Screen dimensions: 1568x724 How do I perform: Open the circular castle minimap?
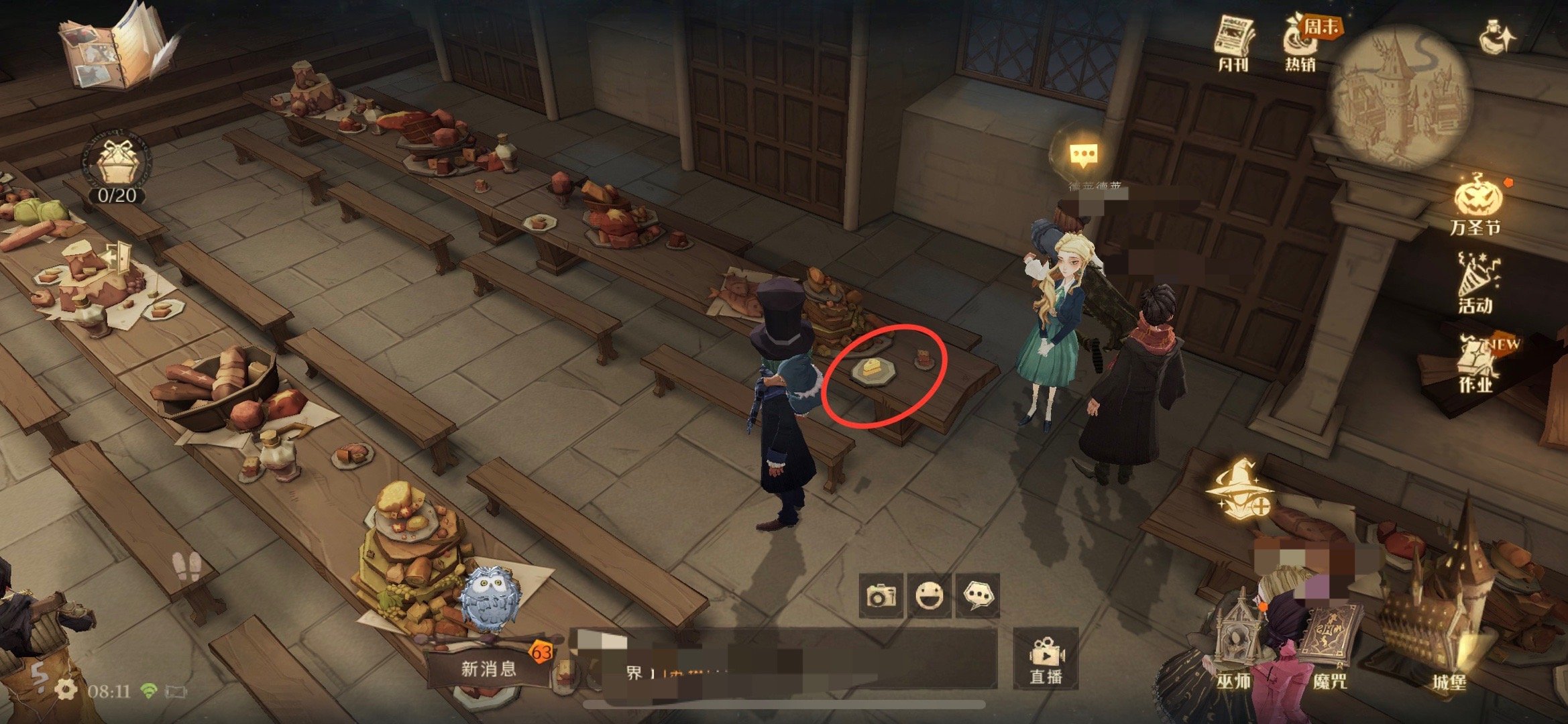pyautogui.click(x=1399, y=94)
